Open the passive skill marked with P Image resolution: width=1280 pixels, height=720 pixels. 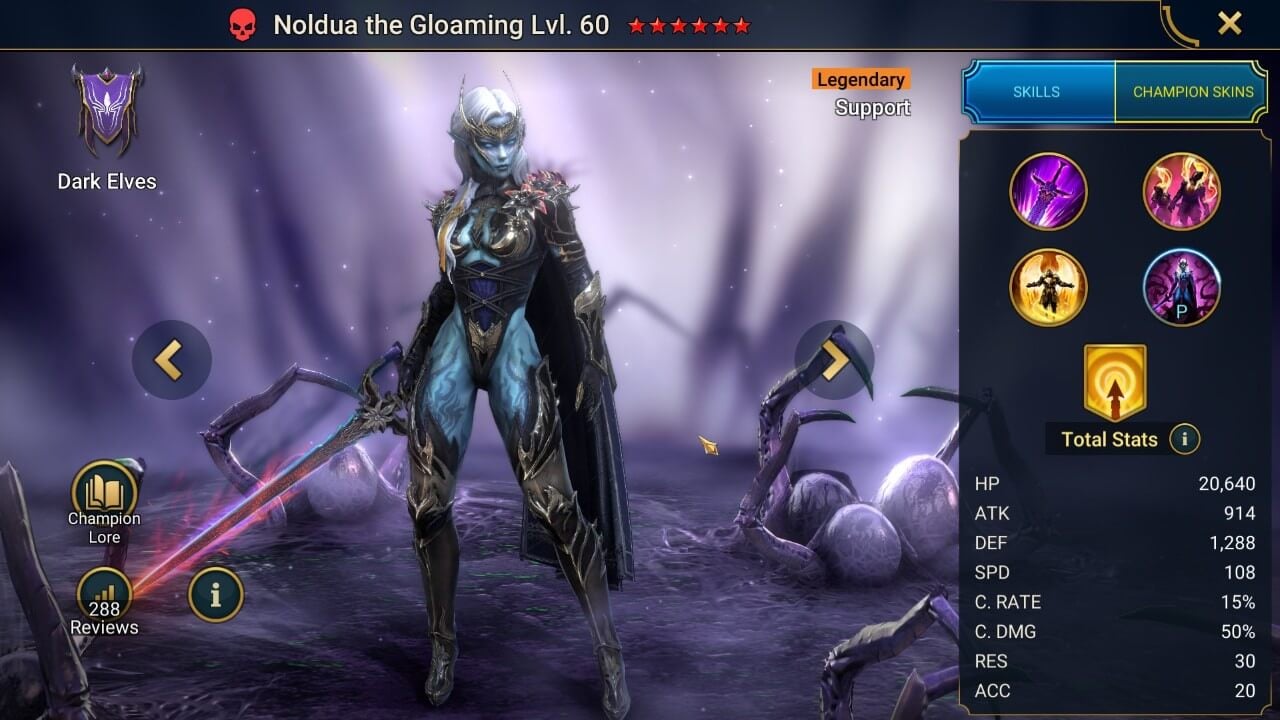(1181, 287)
